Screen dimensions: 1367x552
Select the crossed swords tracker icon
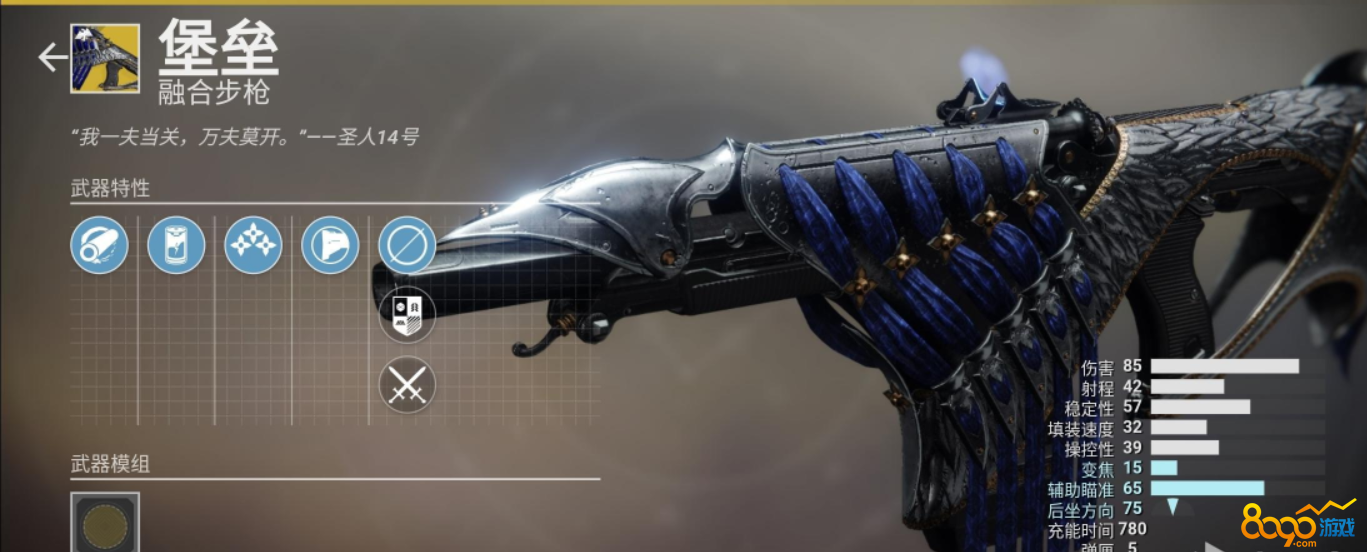coord(407,385)
